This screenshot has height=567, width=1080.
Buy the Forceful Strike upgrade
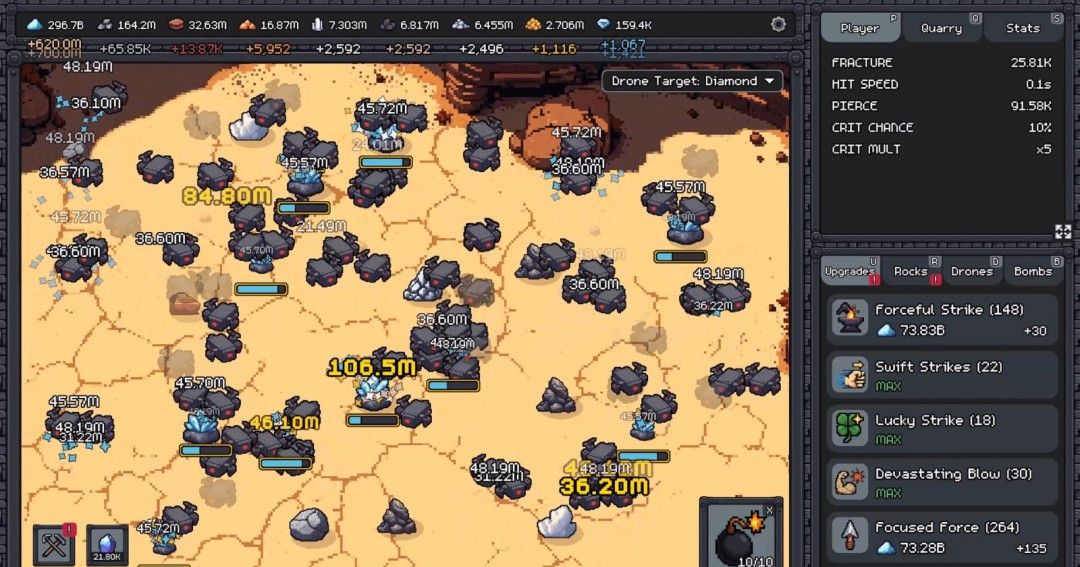click(x=941, y=320)
